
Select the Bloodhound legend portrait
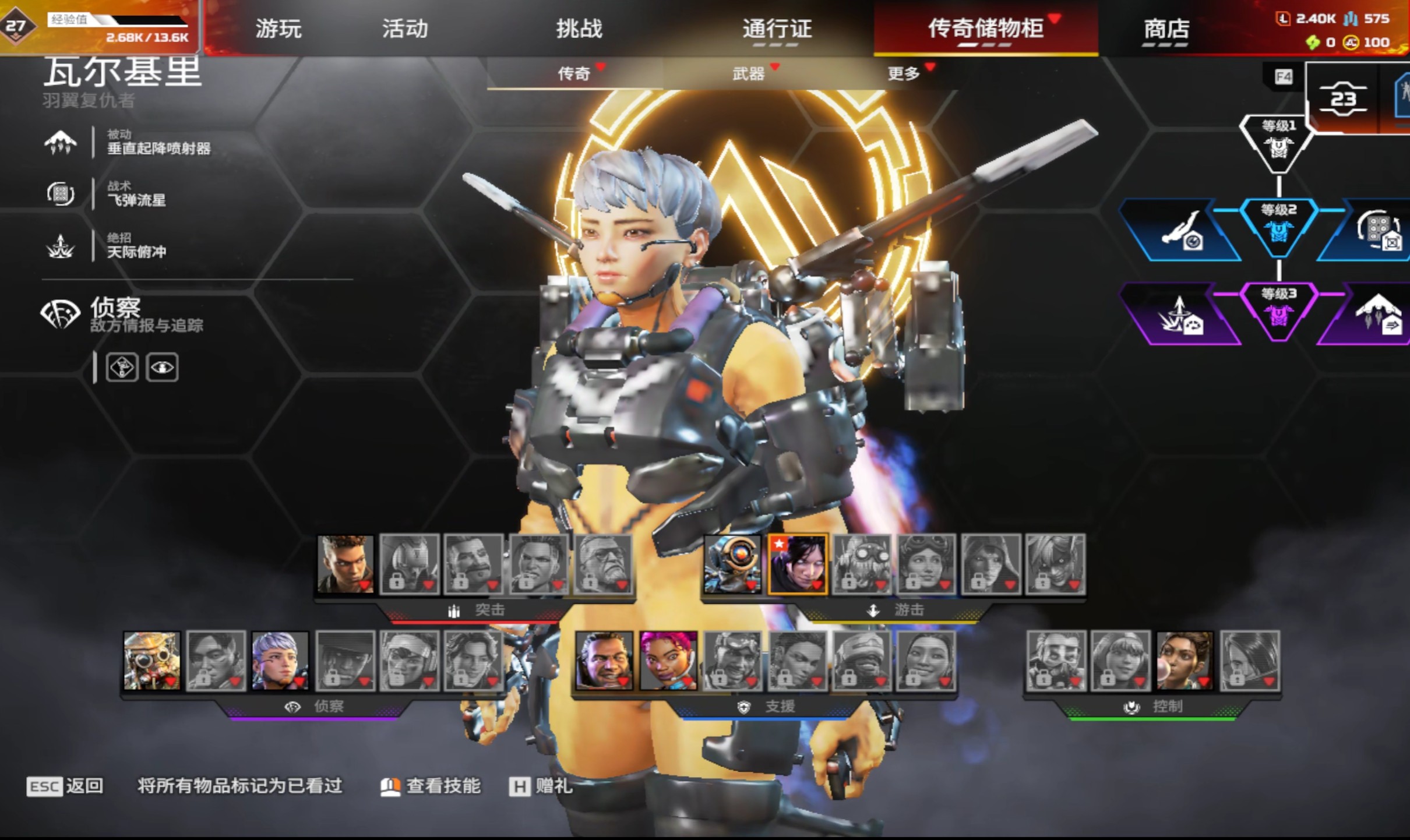pyautogui.click(x=151, y=661)
